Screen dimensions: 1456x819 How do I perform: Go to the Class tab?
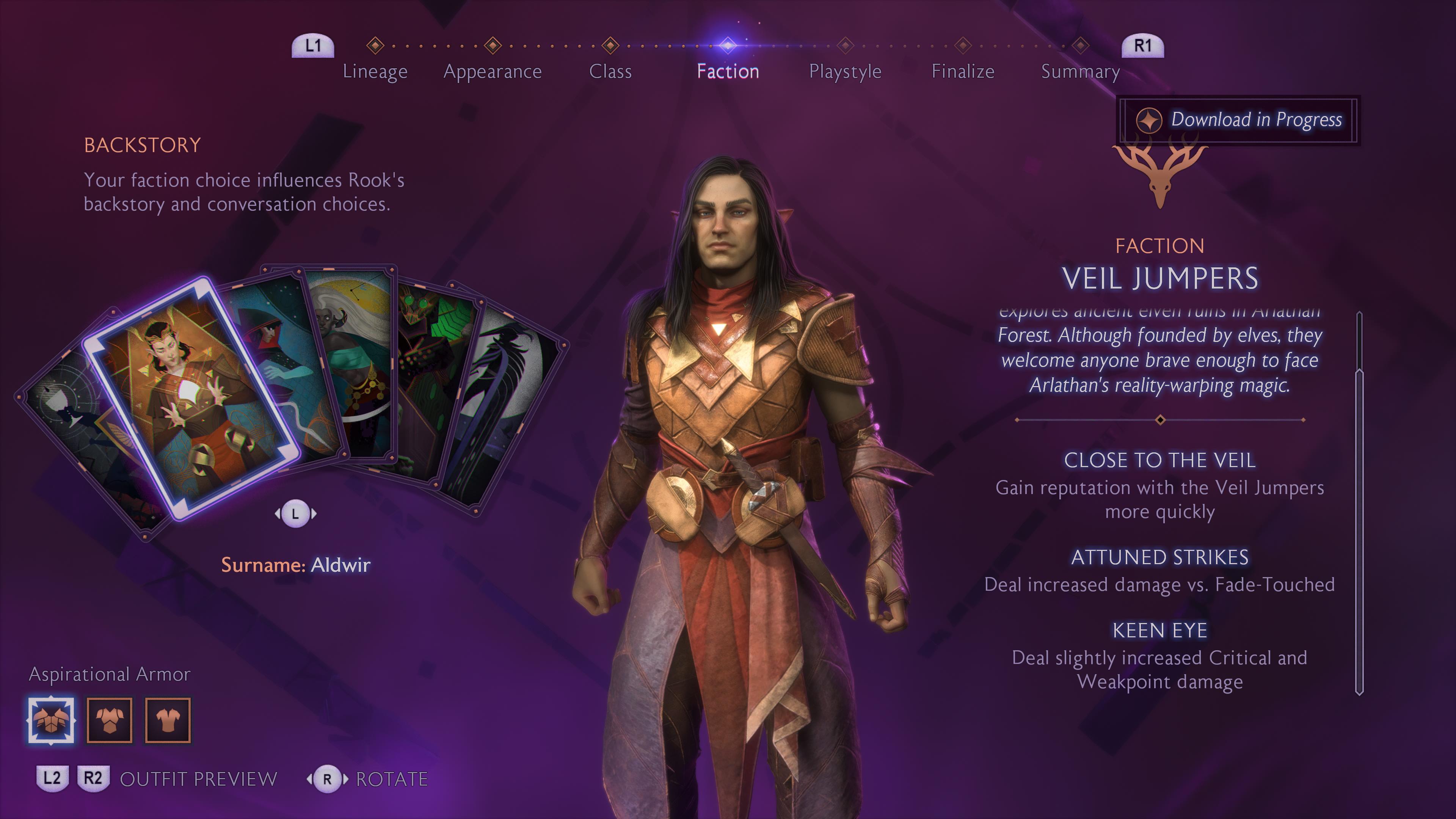point(610,71)
